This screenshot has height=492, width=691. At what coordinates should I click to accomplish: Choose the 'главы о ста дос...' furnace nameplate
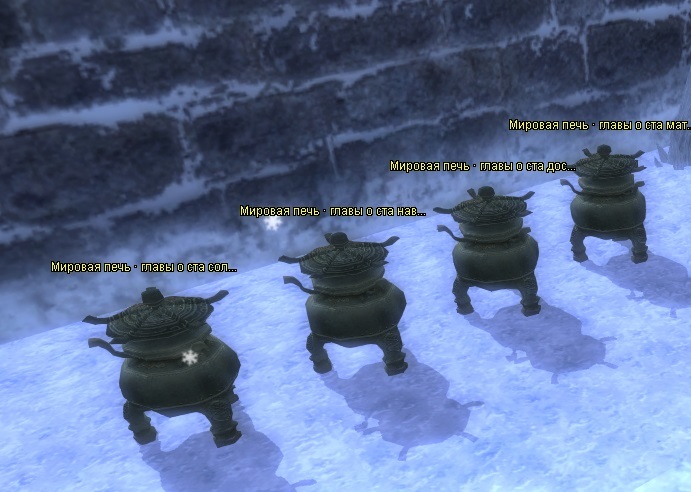(482, 166)
